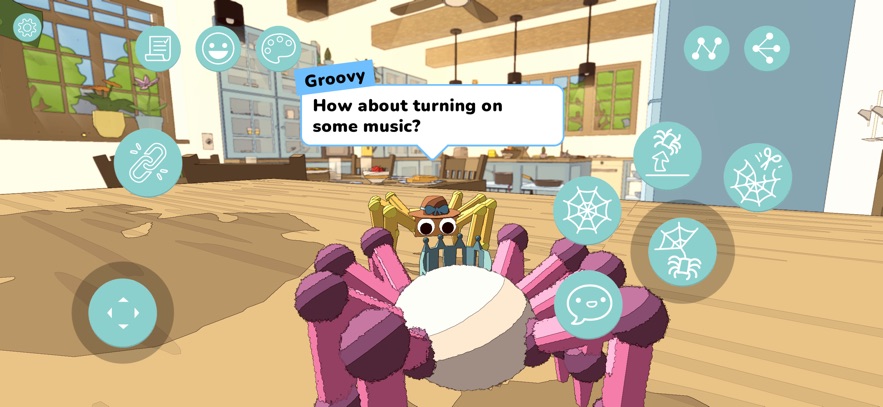Tap the speech bubble talk button
883x407 pixels.
pyautogui.click(x=588, y=303)
